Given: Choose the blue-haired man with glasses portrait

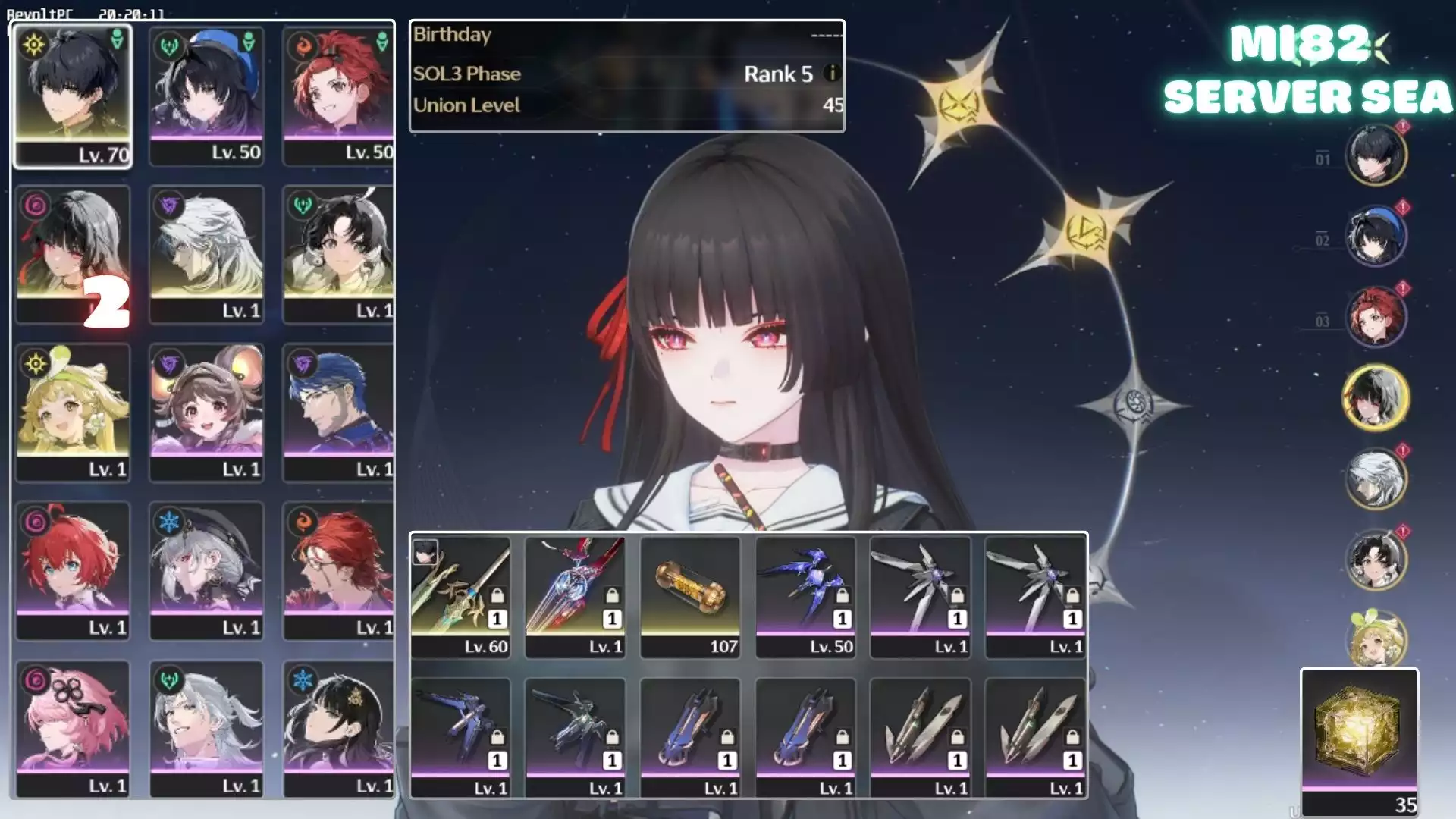Looking at the screenshot, I should (338, 411).
